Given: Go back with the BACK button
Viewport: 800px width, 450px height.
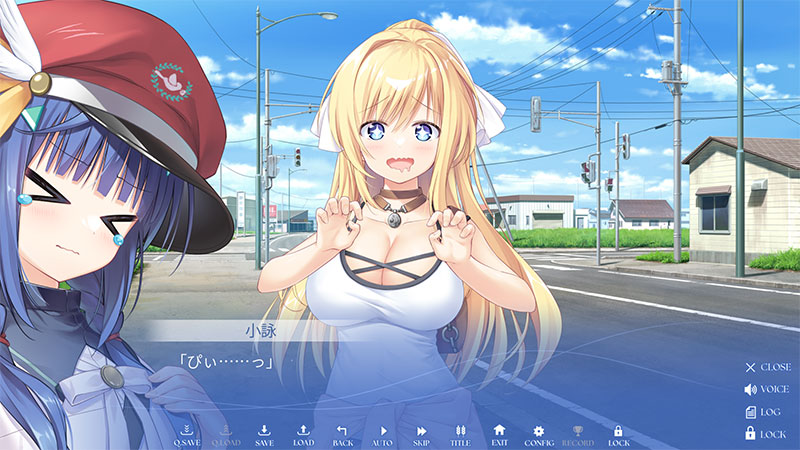Looking at the screenshot, I should (342, 434).
